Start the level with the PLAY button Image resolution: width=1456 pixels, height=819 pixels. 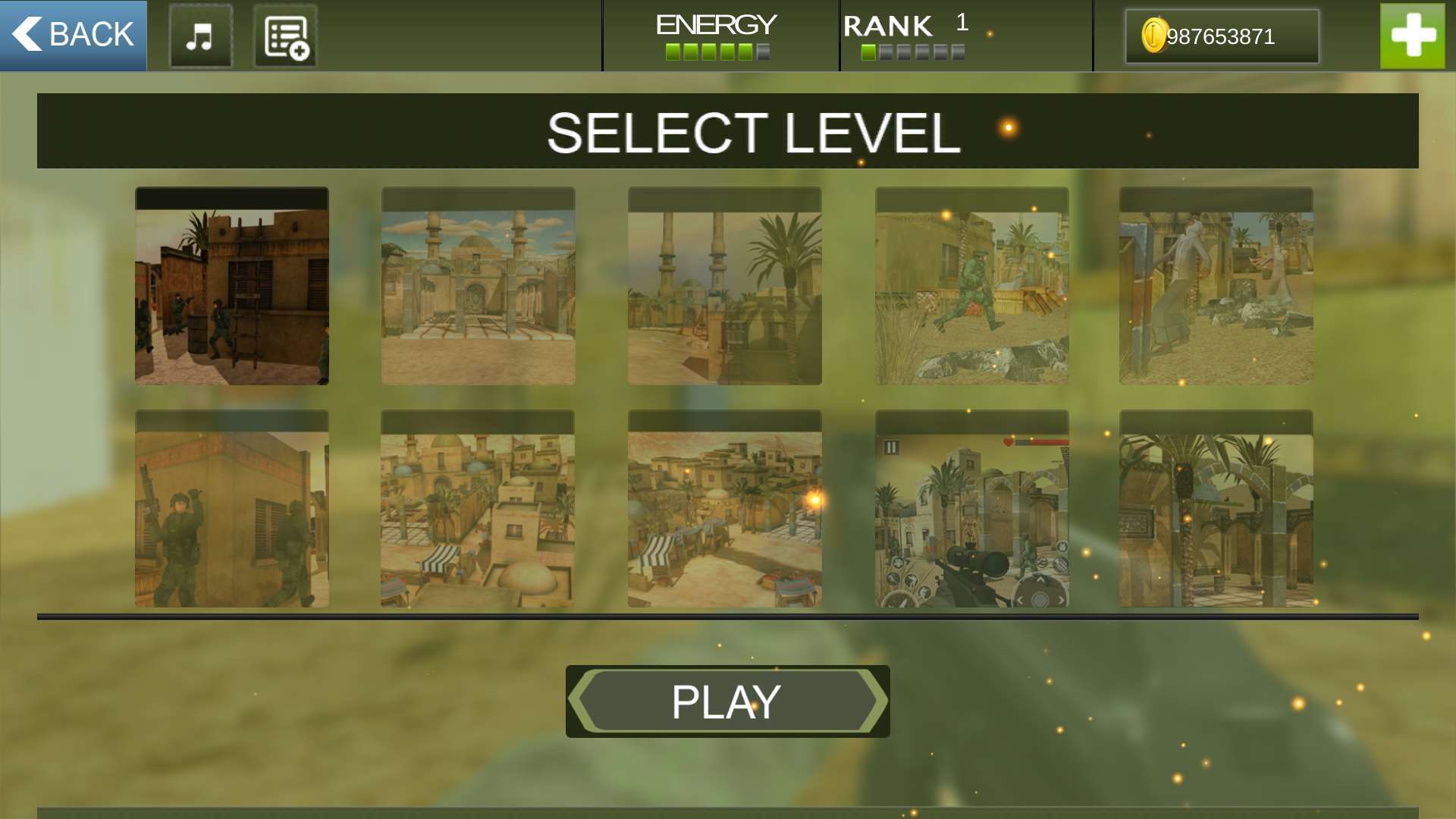[727, 701]
